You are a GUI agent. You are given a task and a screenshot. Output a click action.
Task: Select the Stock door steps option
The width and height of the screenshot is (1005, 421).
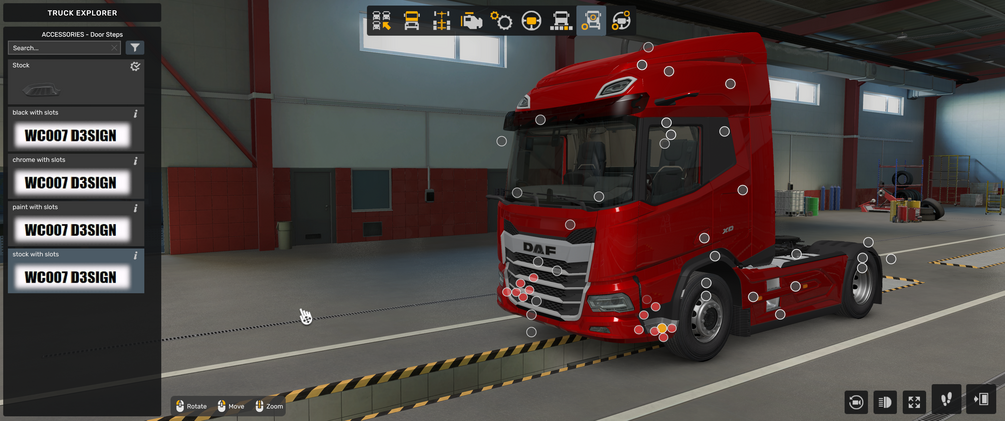pos(75,82)
